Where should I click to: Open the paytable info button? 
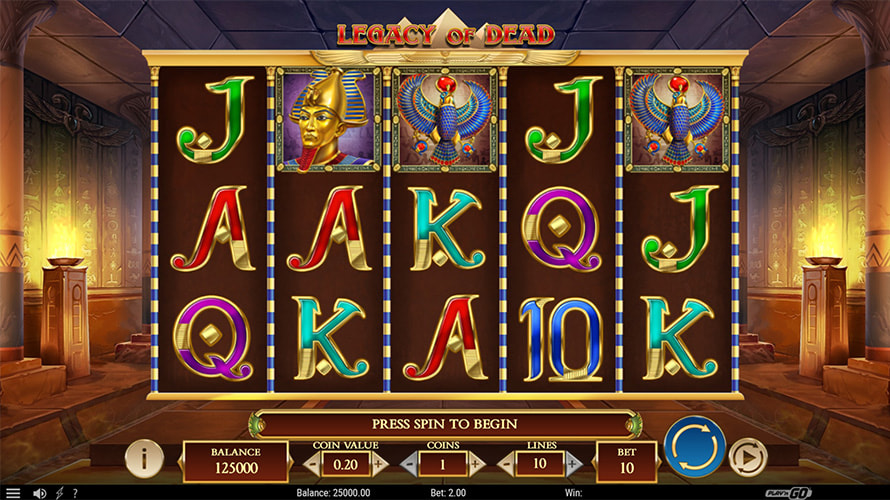(x=145, y=458)
